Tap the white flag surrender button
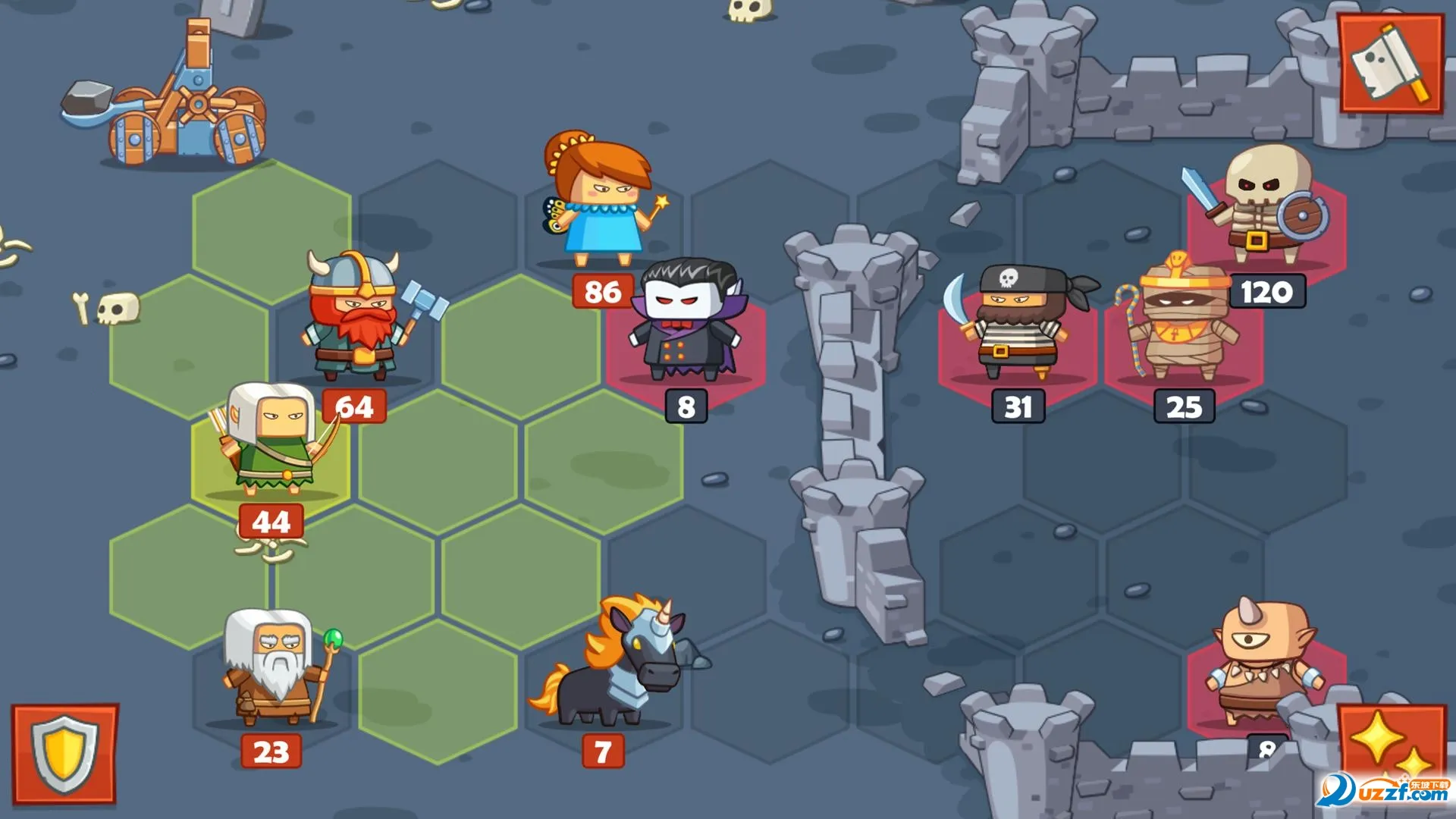Viewport: 1456px width, 819px height. coord(1391,64)
